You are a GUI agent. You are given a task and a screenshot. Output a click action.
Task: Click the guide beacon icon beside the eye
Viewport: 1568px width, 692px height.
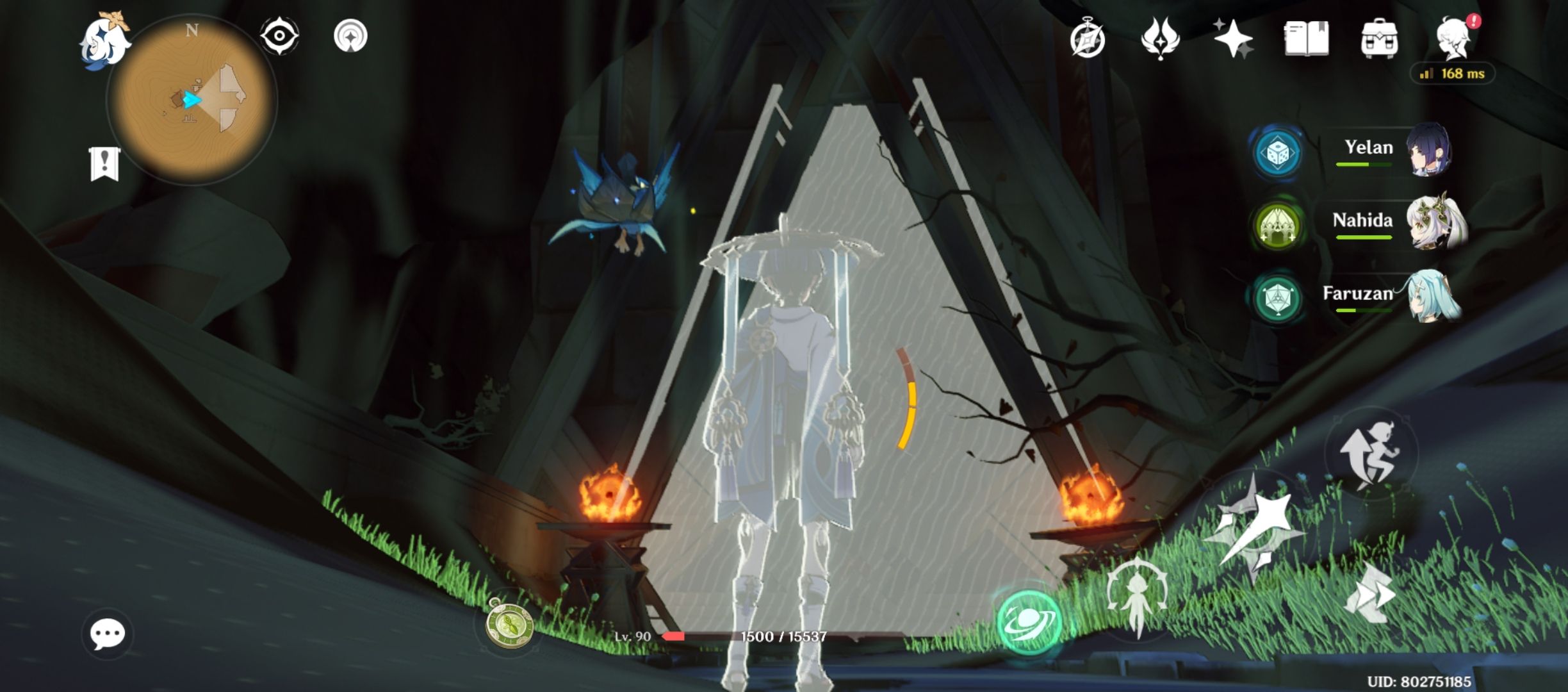point(350,35)
